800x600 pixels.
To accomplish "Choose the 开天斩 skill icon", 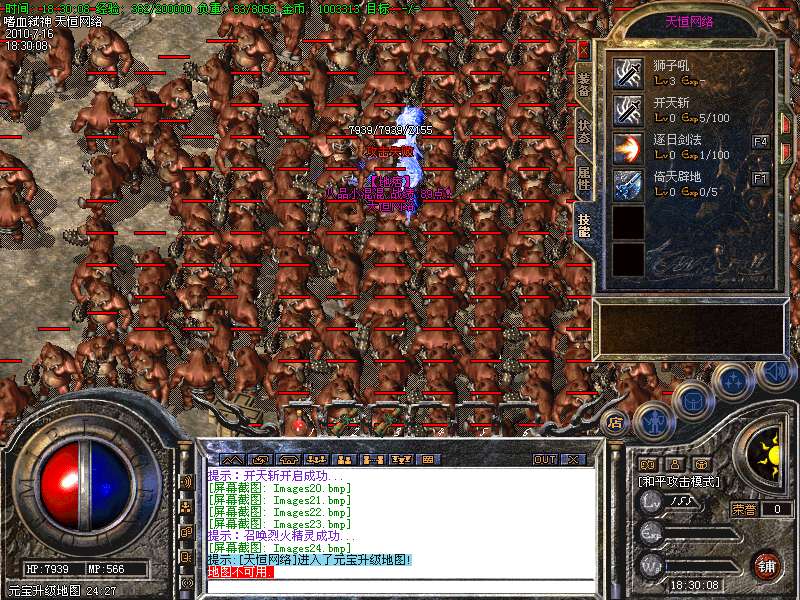I will pyautogui.click(x=628, y=109).
